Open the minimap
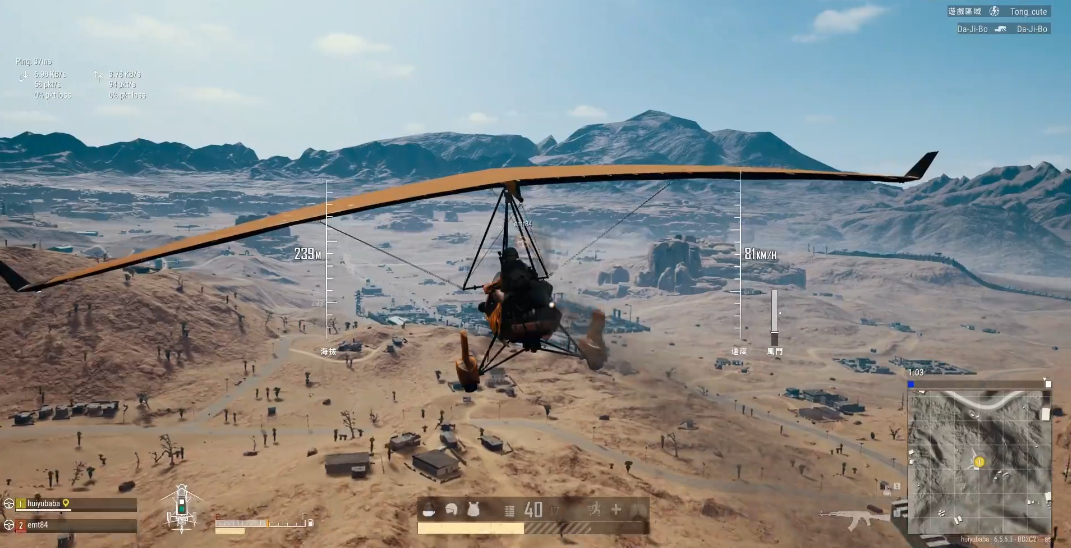The width and height of the screenshot is (1071, 548). 978,460
